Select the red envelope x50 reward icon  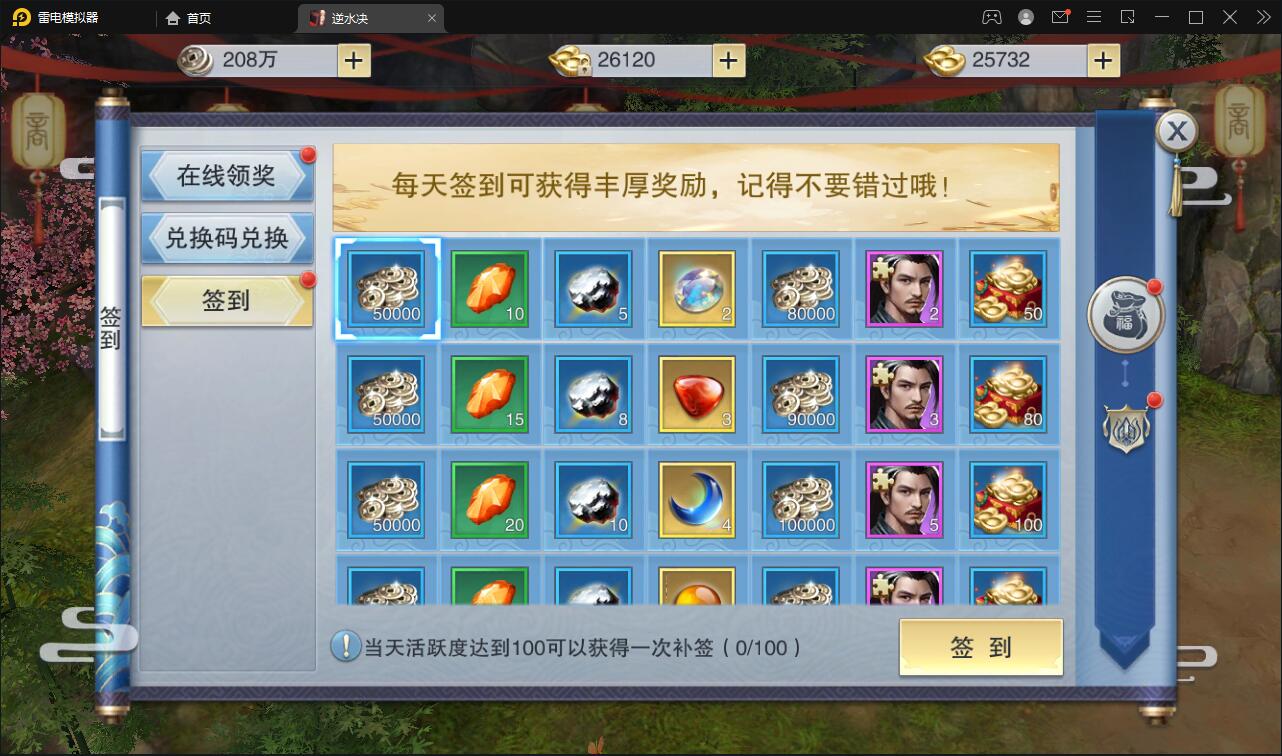click(x=1008, y=290)
